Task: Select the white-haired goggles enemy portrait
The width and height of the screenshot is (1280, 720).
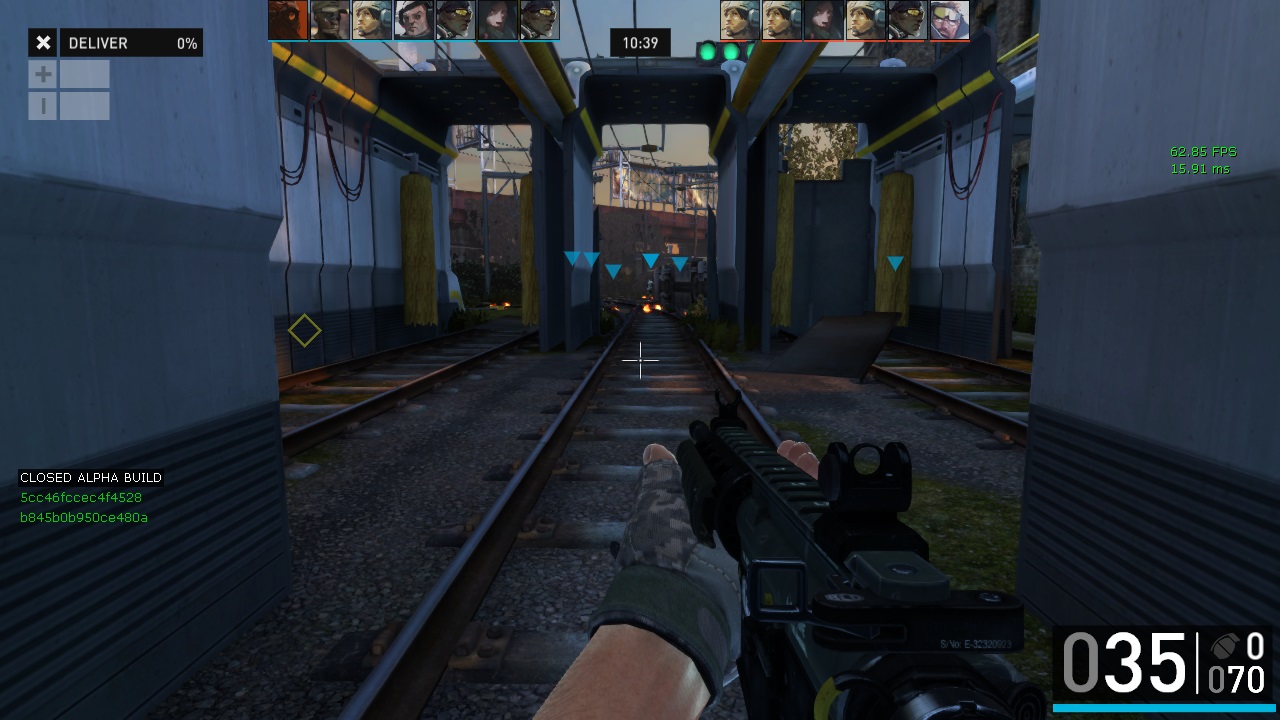Action: [949, 20]
